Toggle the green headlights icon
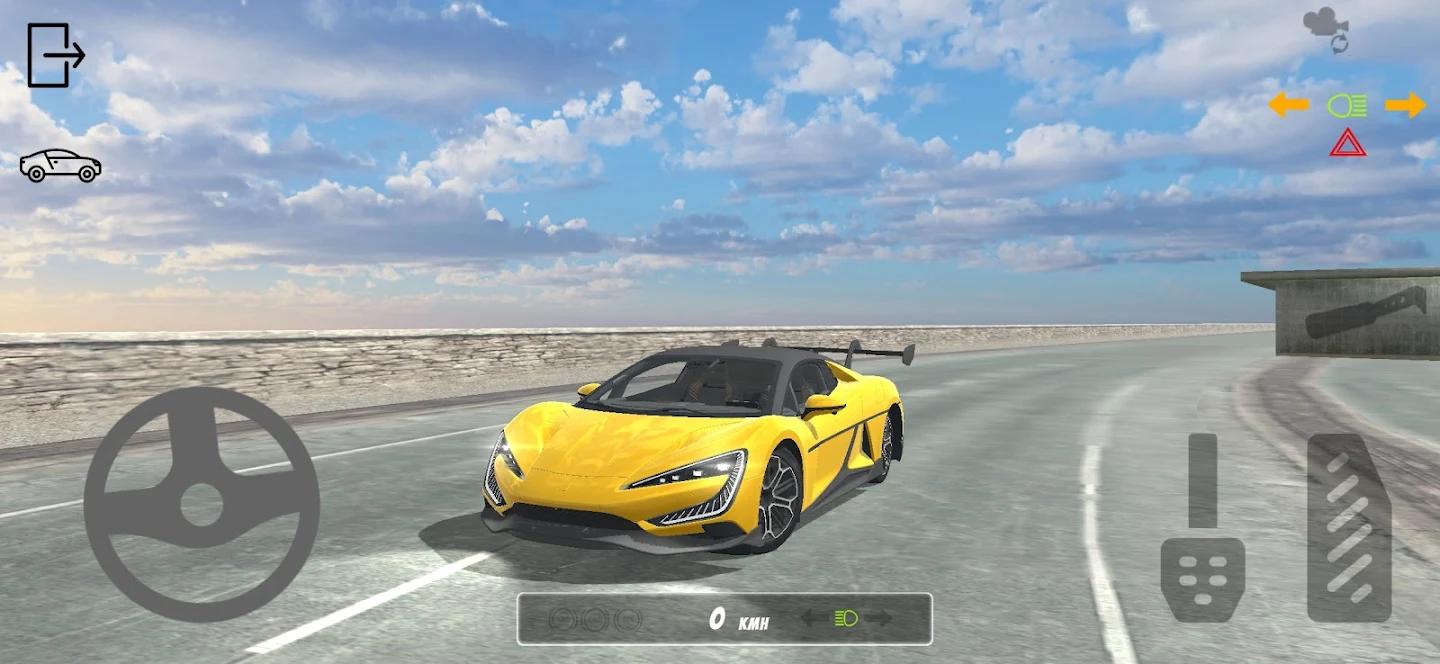This screenshot has height=664, width=1440. pyautogui.click(x=1346, y=105)
